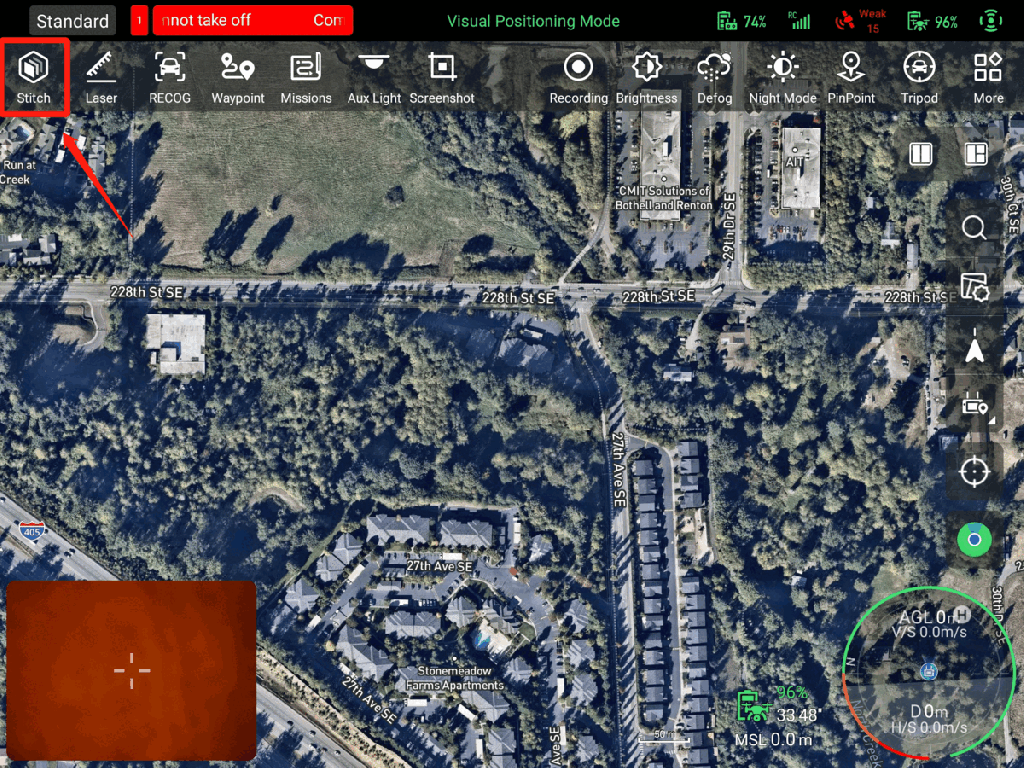
Task: Open the Waypoint tool
Action: [x=238, y=76]
